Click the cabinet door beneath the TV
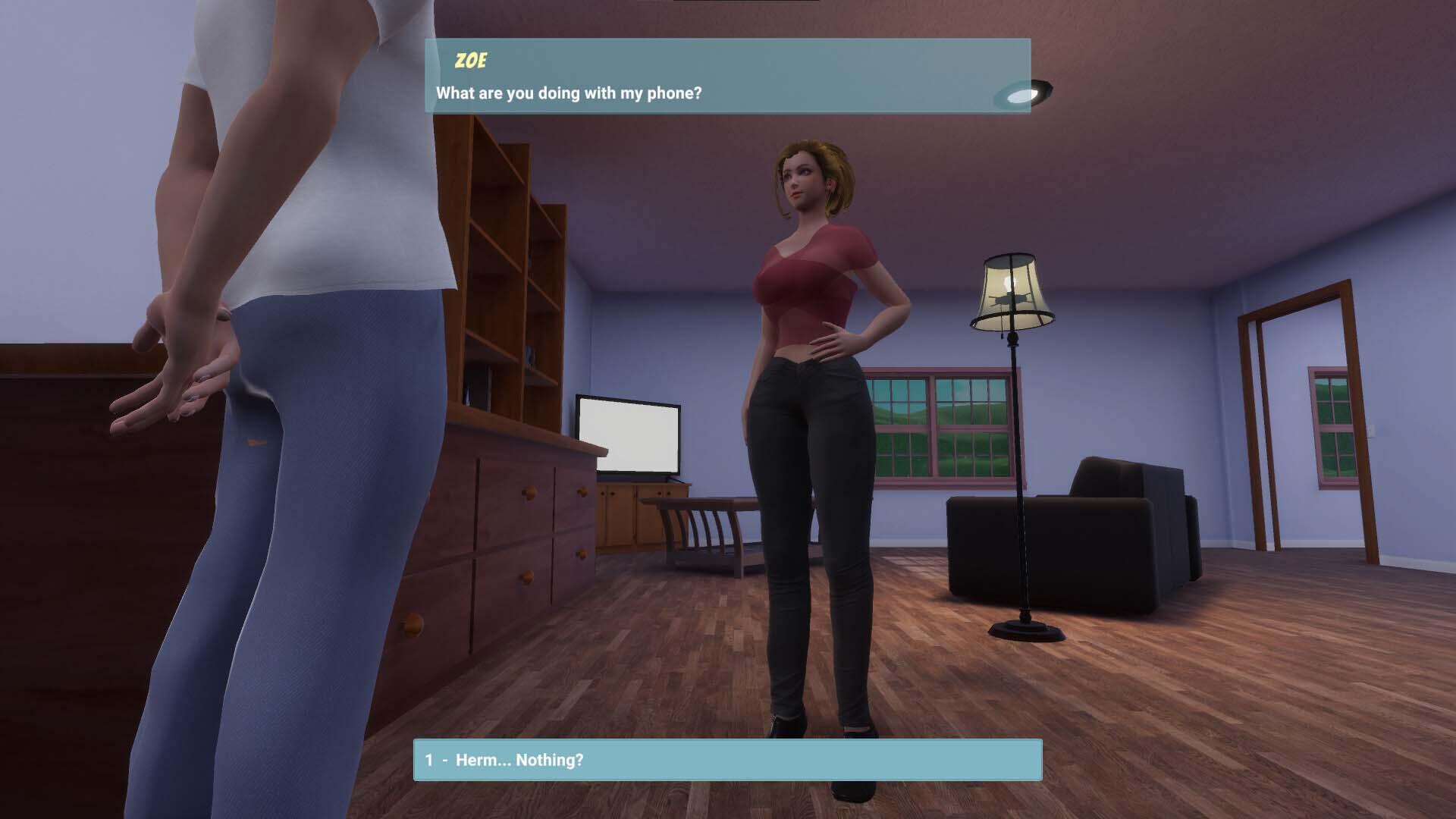Viewport: 1456px width, 819px height. coord(618,516)
